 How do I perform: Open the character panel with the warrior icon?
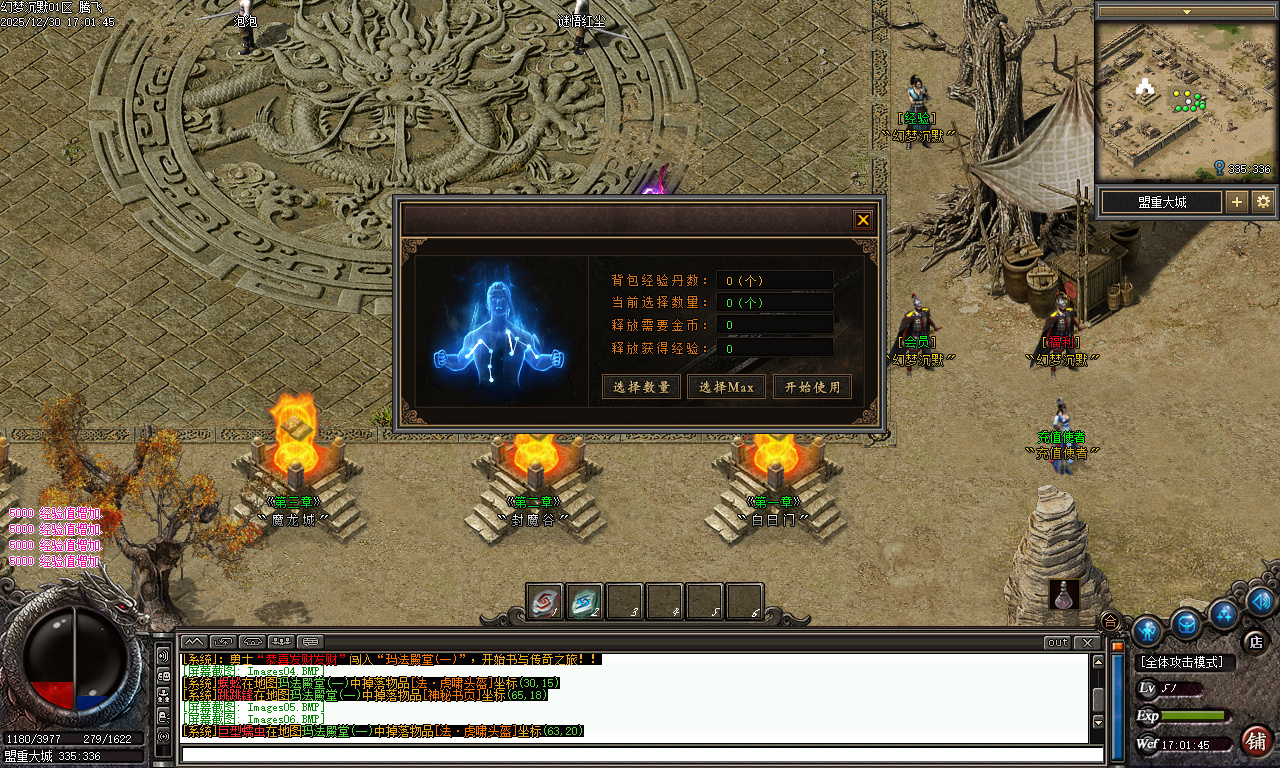point(1147,631)
